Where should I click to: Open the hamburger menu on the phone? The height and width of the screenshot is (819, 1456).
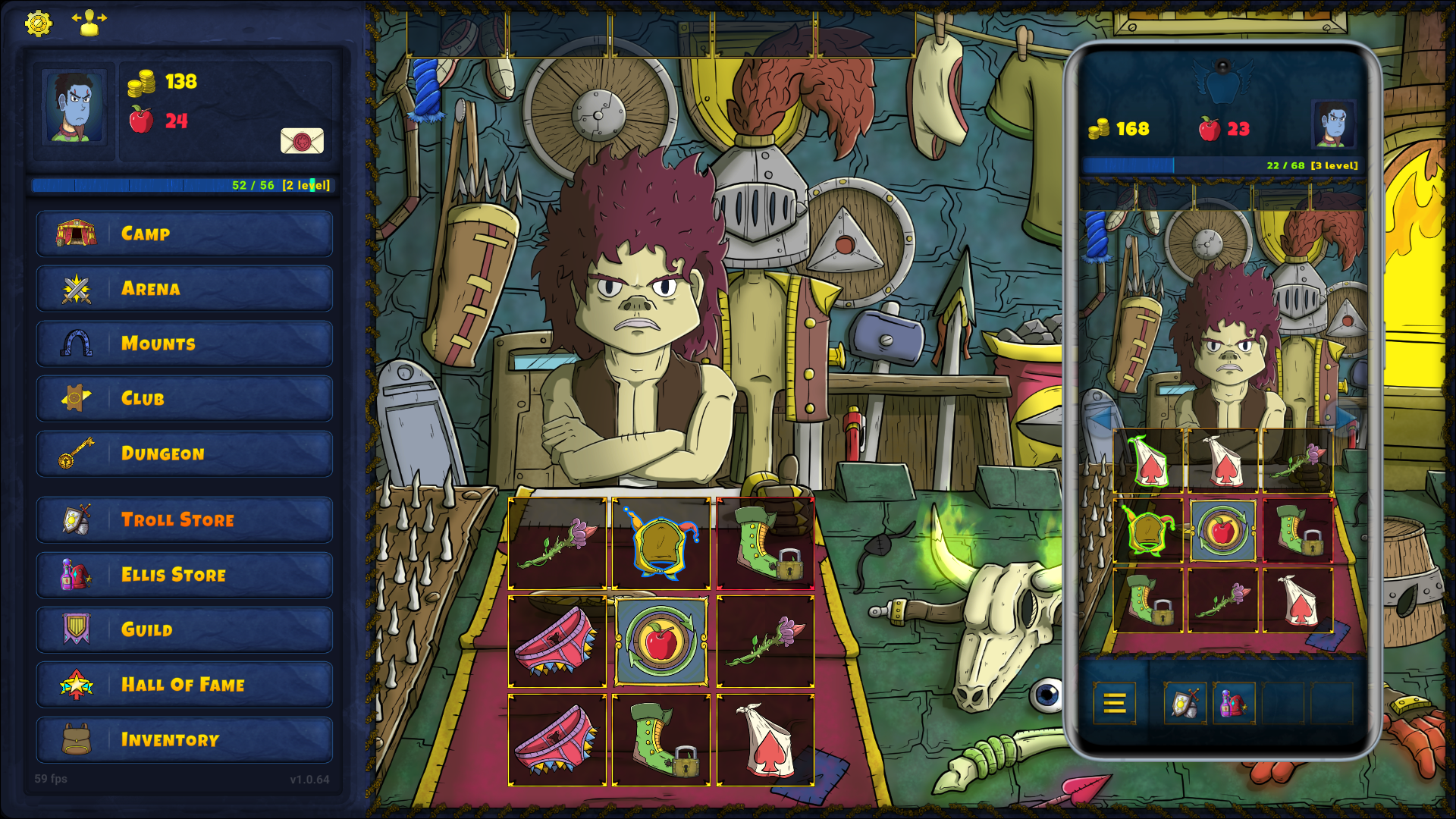click(1114, 704)
